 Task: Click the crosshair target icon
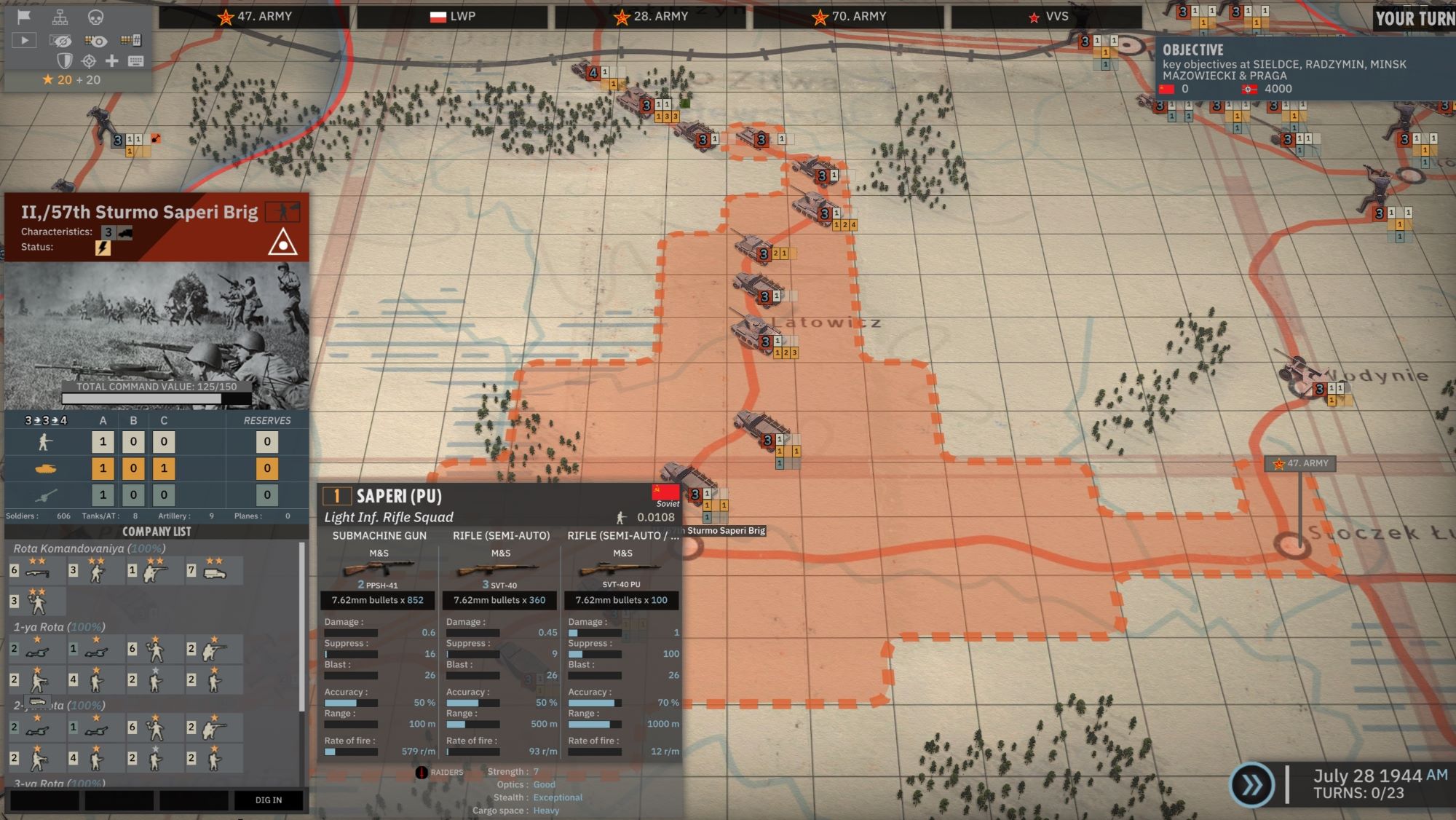(89, 61)
